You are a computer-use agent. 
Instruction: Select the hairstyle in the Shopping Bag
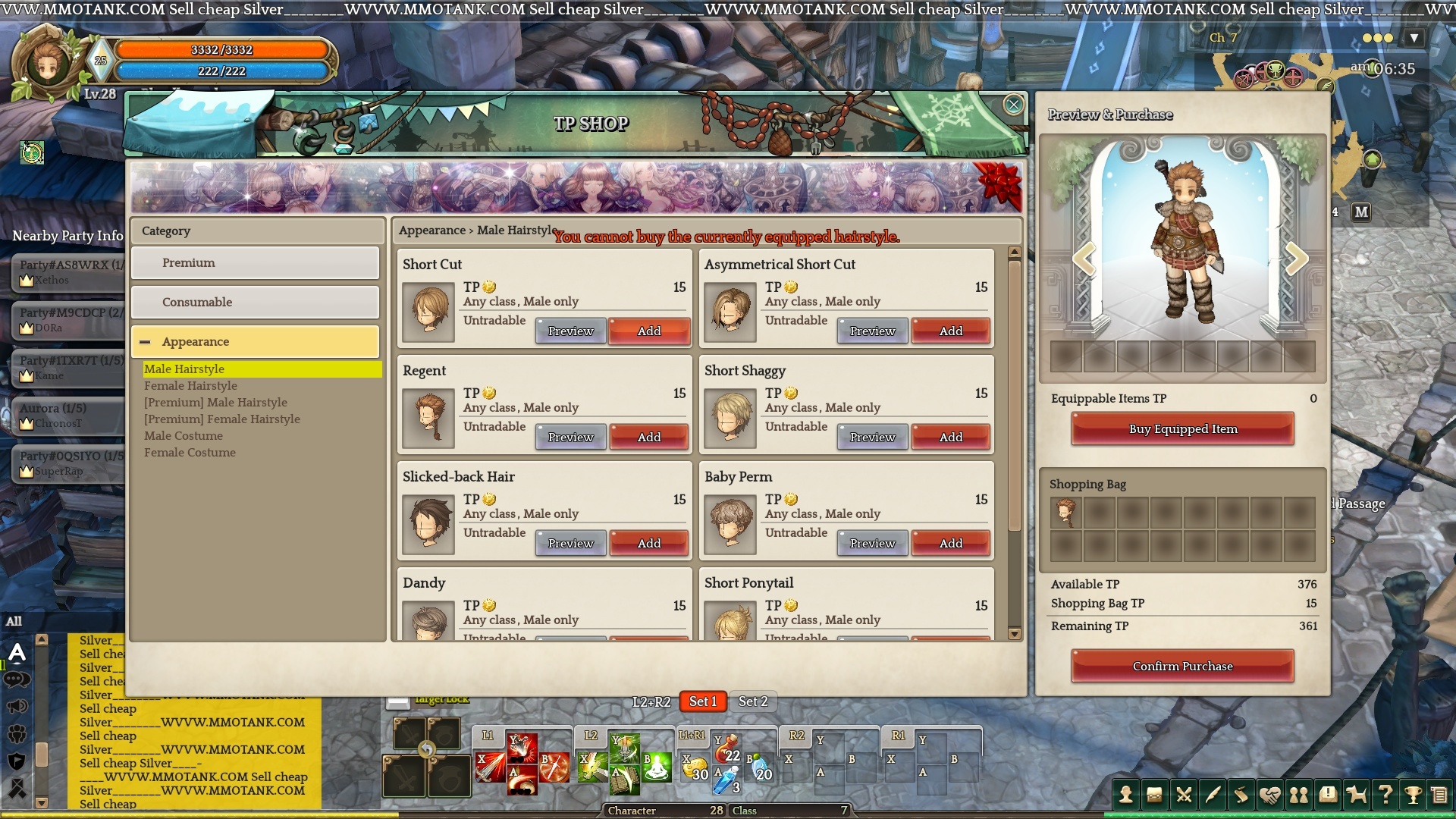click(1065, 513)
